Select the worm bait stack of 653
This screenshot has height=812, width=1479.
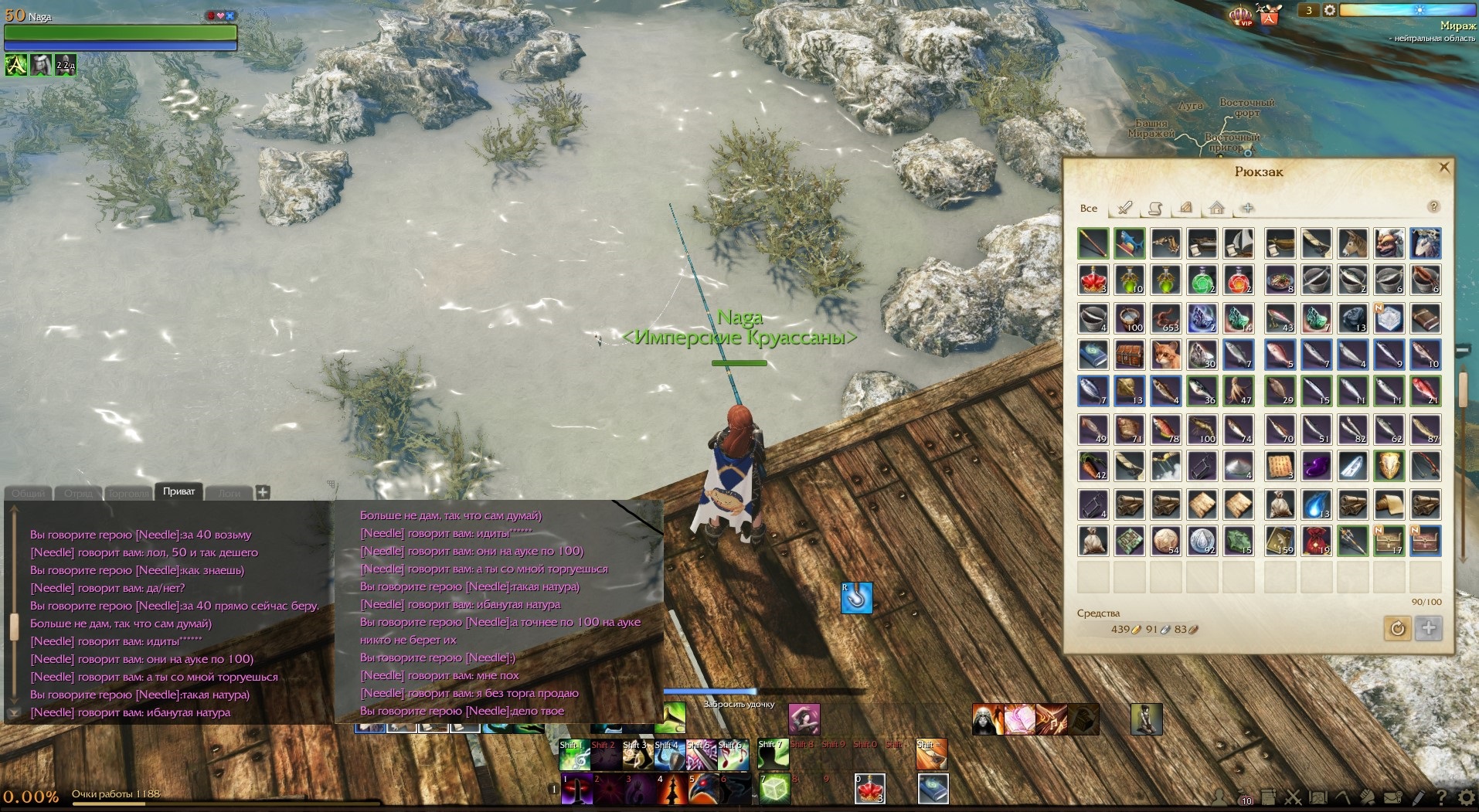coord(1165,318)
